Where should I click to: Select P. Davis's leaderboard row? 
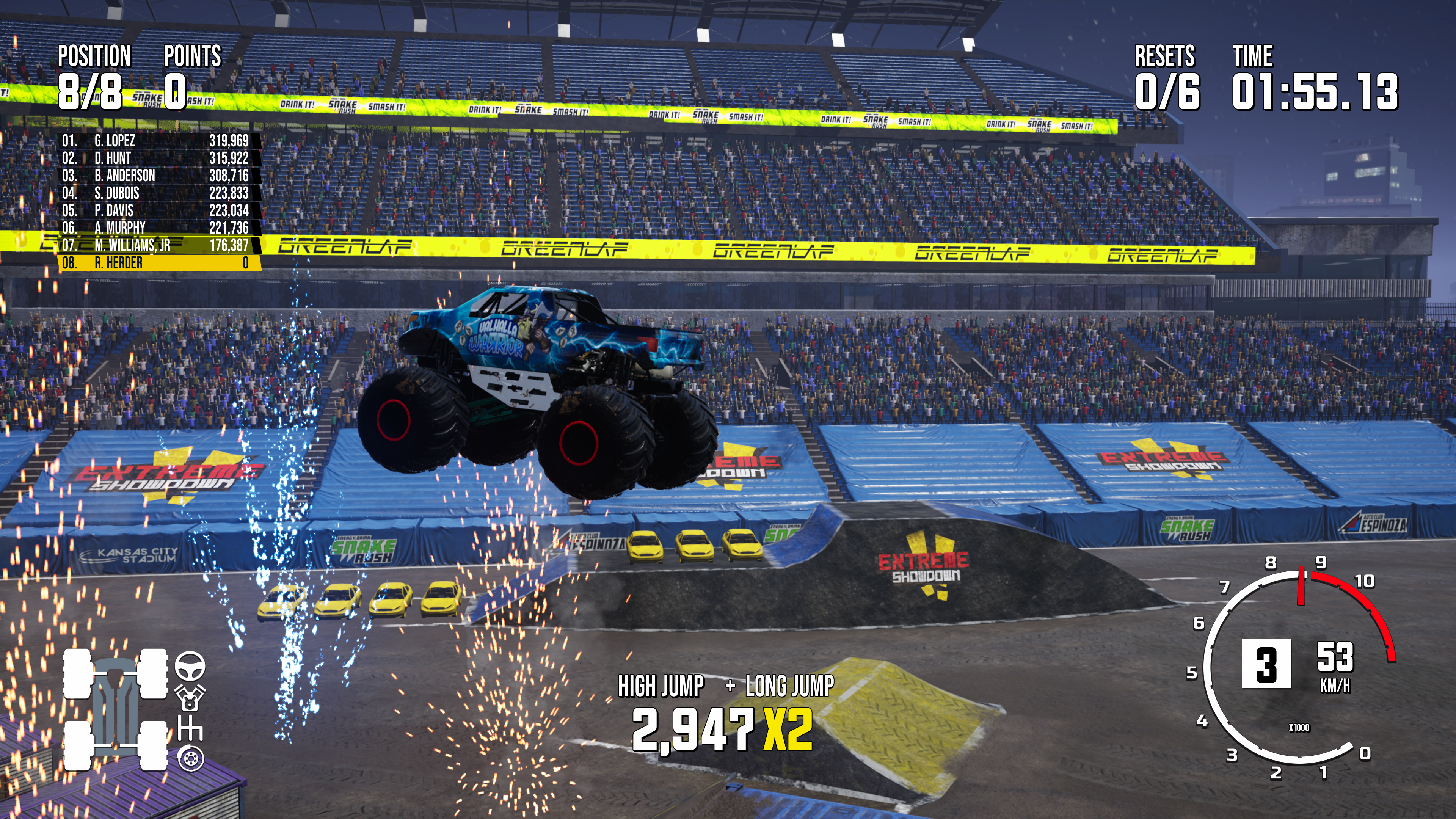pyautogui.click(x=158, y=211)
